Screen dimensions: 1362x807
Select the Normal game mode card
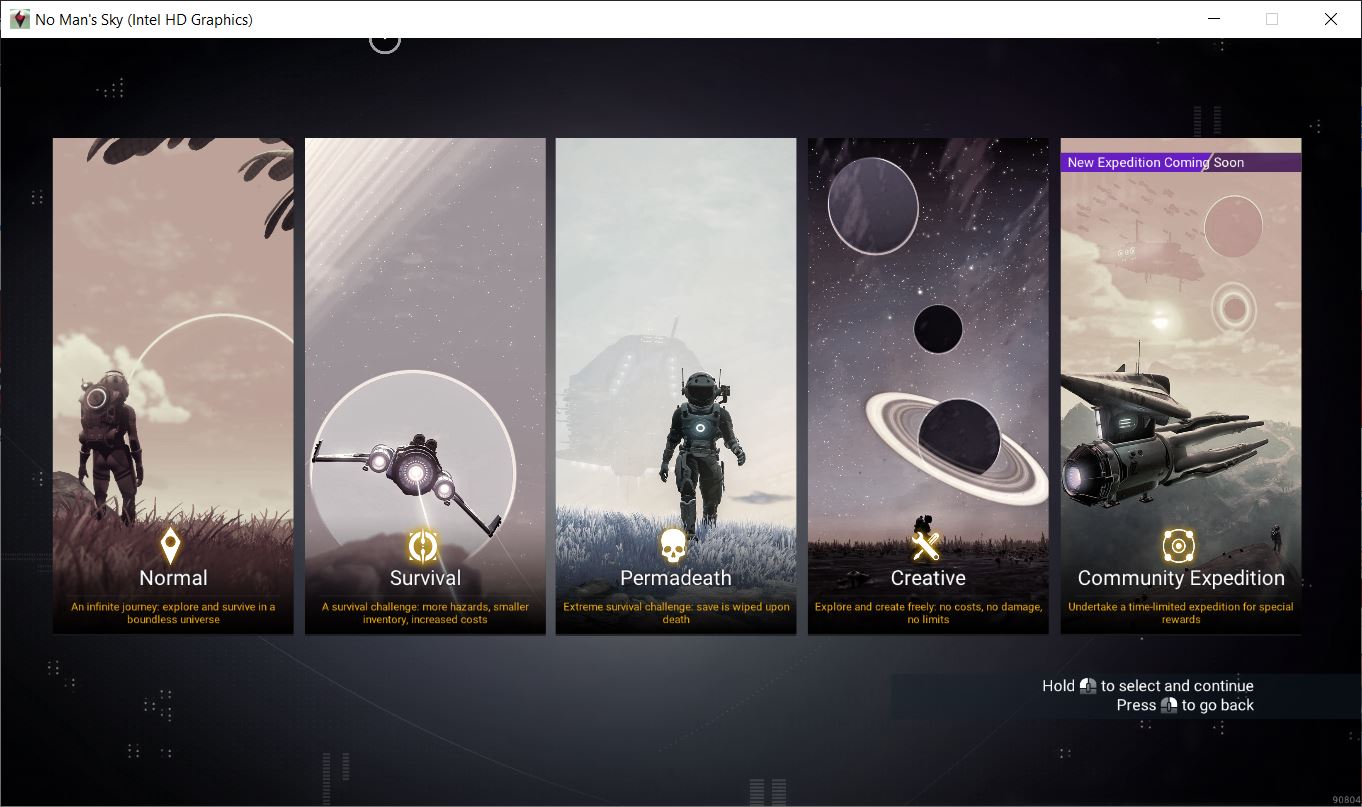(172, 385)
